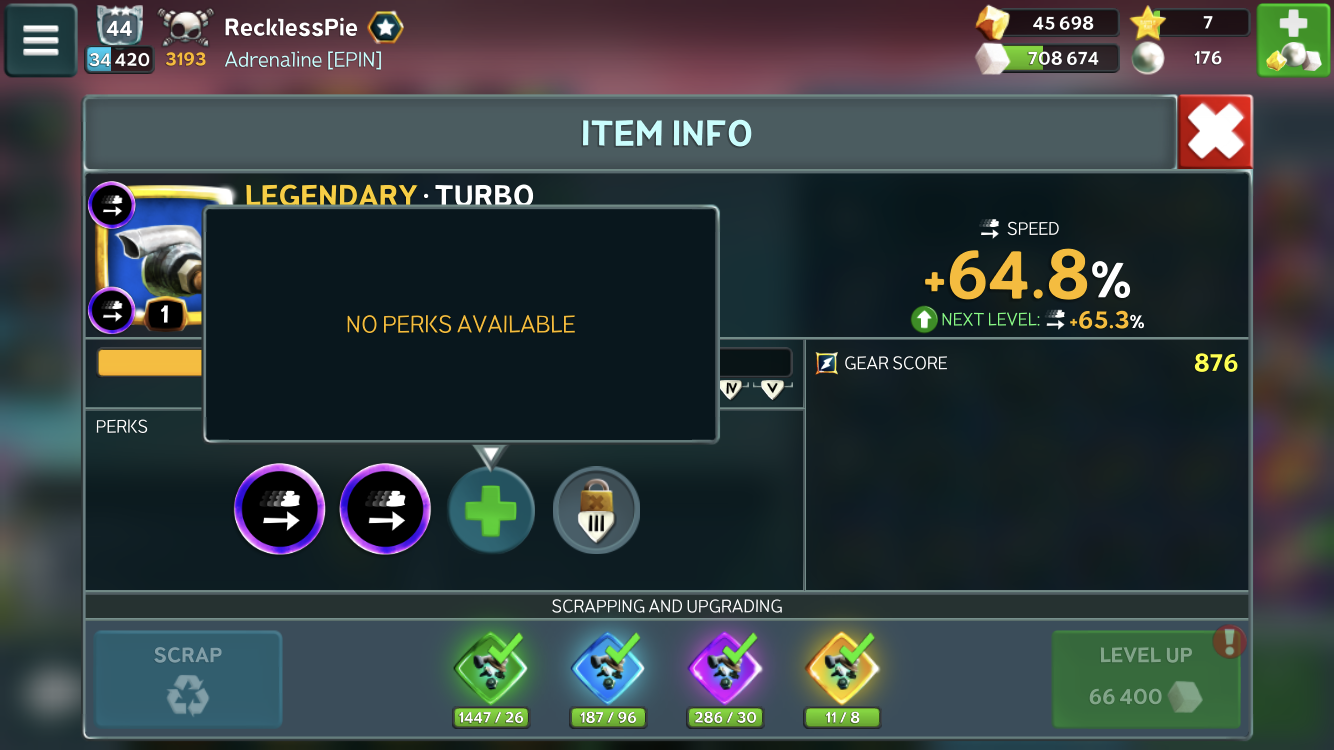
Task: Select the locked perk slot with padlock
Action: click(596, 511)
